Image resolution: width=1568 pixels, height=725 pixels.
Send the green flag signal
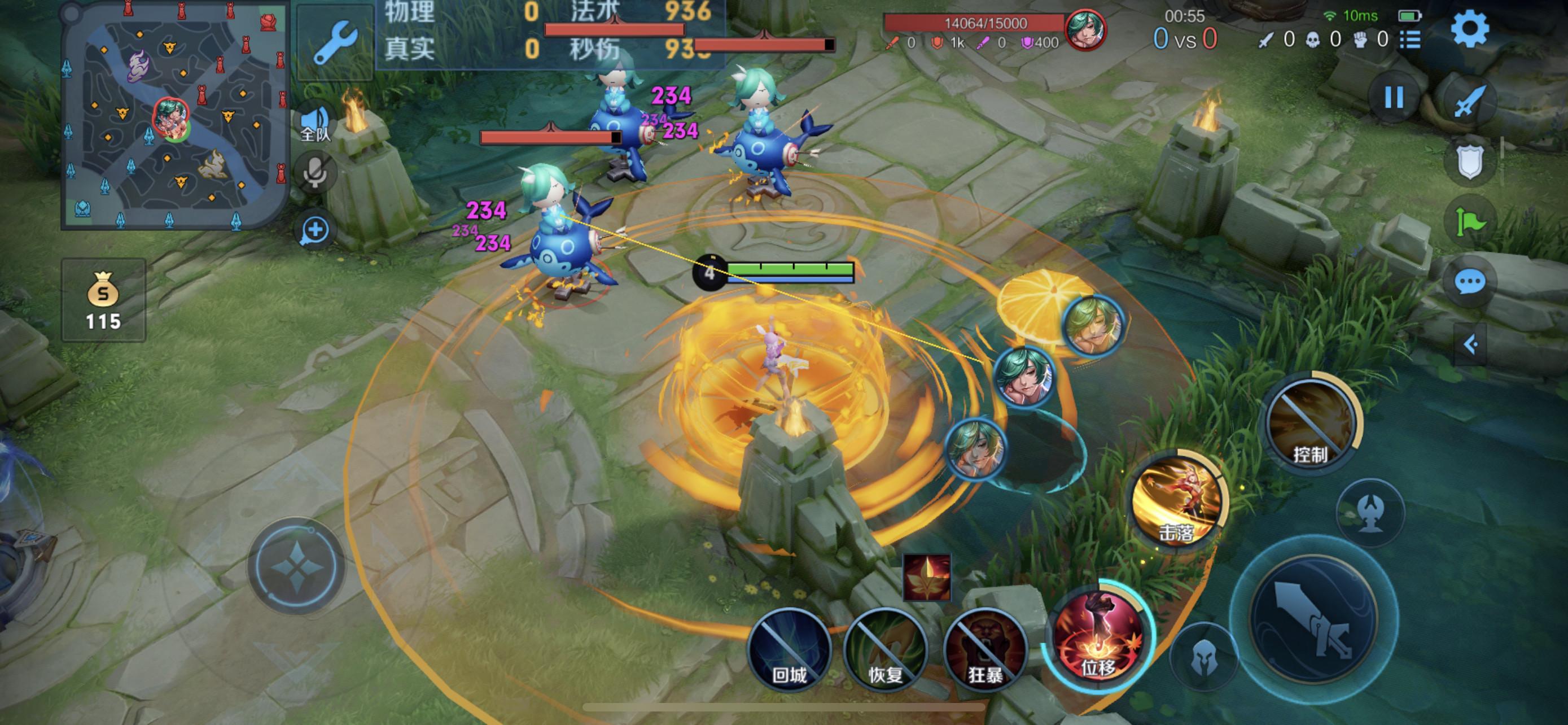coord(1469,221)
